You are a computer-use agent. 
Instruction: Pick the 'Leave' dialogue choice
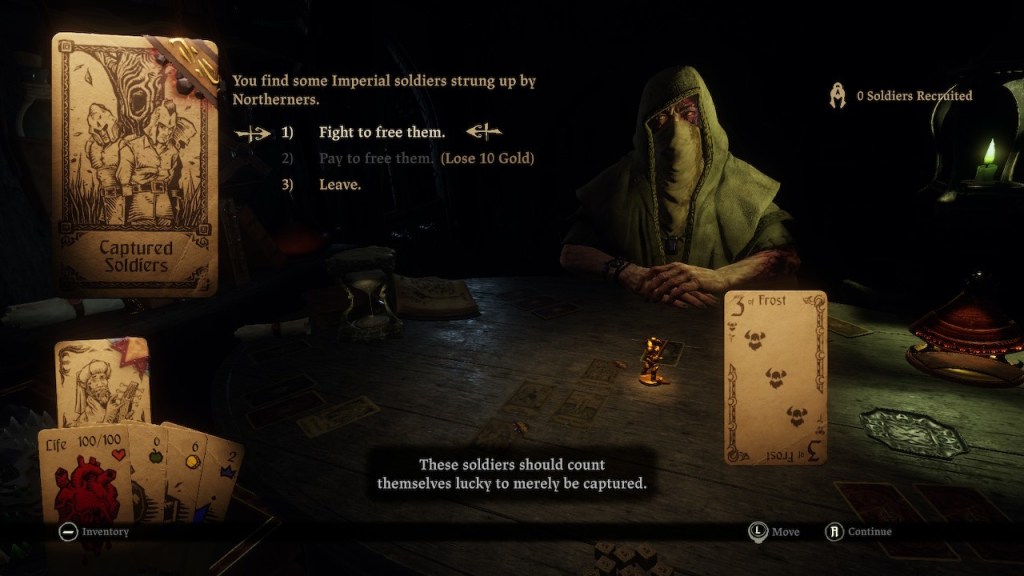340,185
